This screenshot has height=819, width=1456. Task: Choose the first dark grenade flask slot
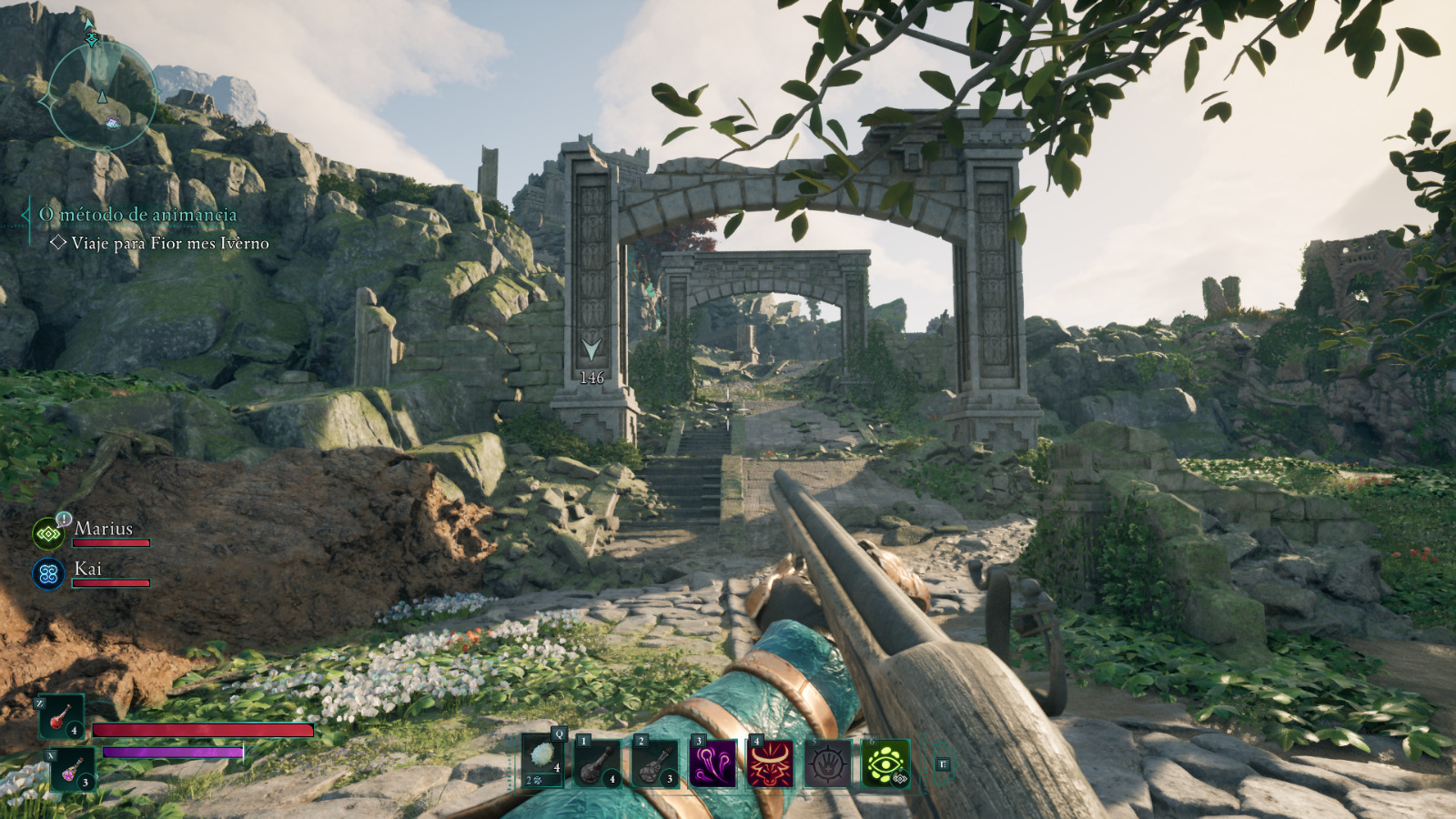click(597, 763)
